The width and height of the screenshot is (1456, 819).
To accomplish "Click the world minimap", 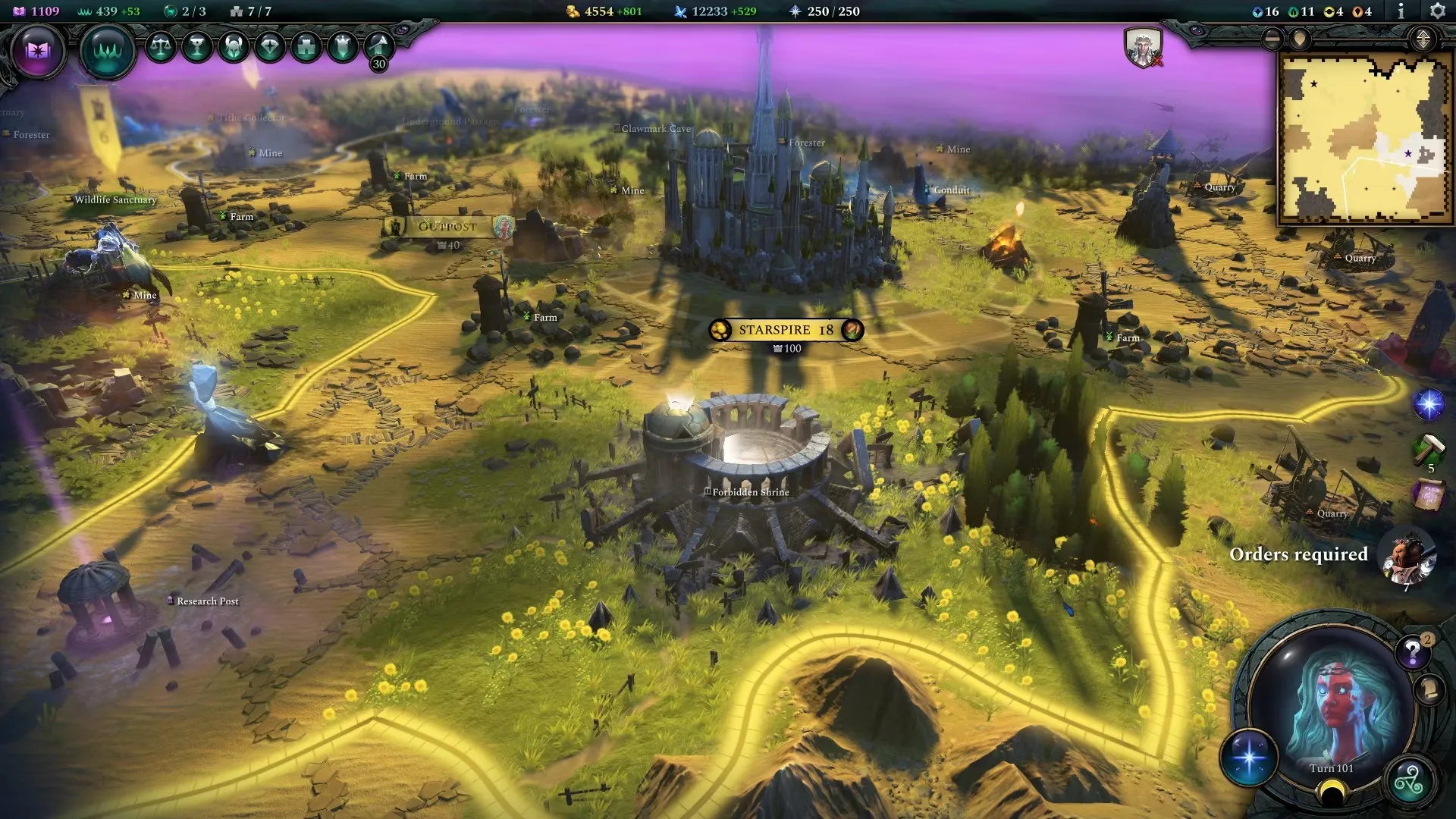I will pos(1363,138).
